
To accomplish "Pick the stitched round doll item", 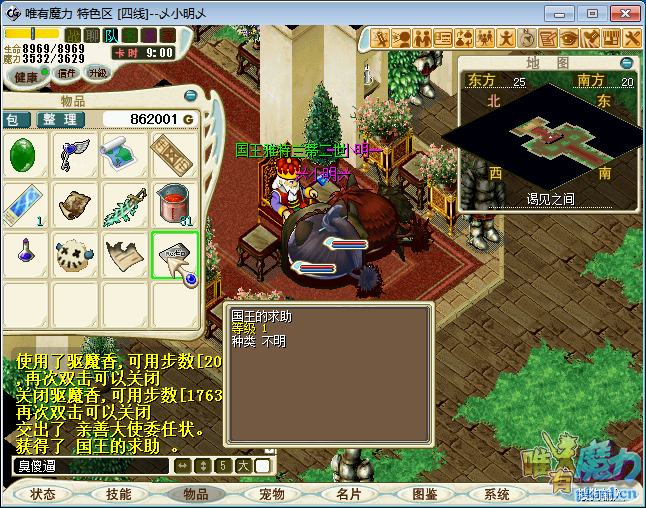I will coord(75,254).
